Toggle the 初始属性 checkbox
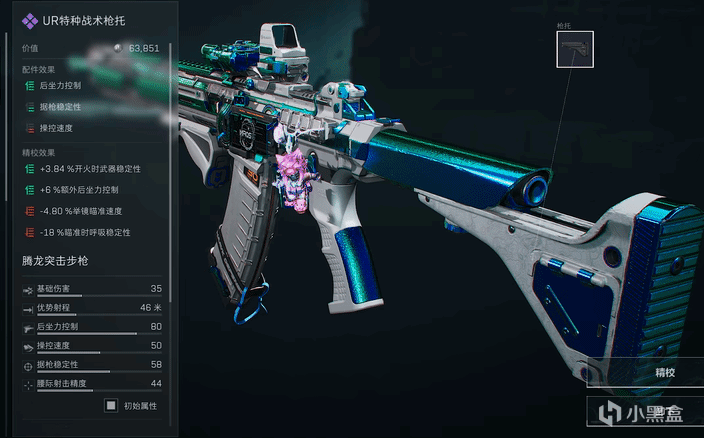 (x=111, y=406)
